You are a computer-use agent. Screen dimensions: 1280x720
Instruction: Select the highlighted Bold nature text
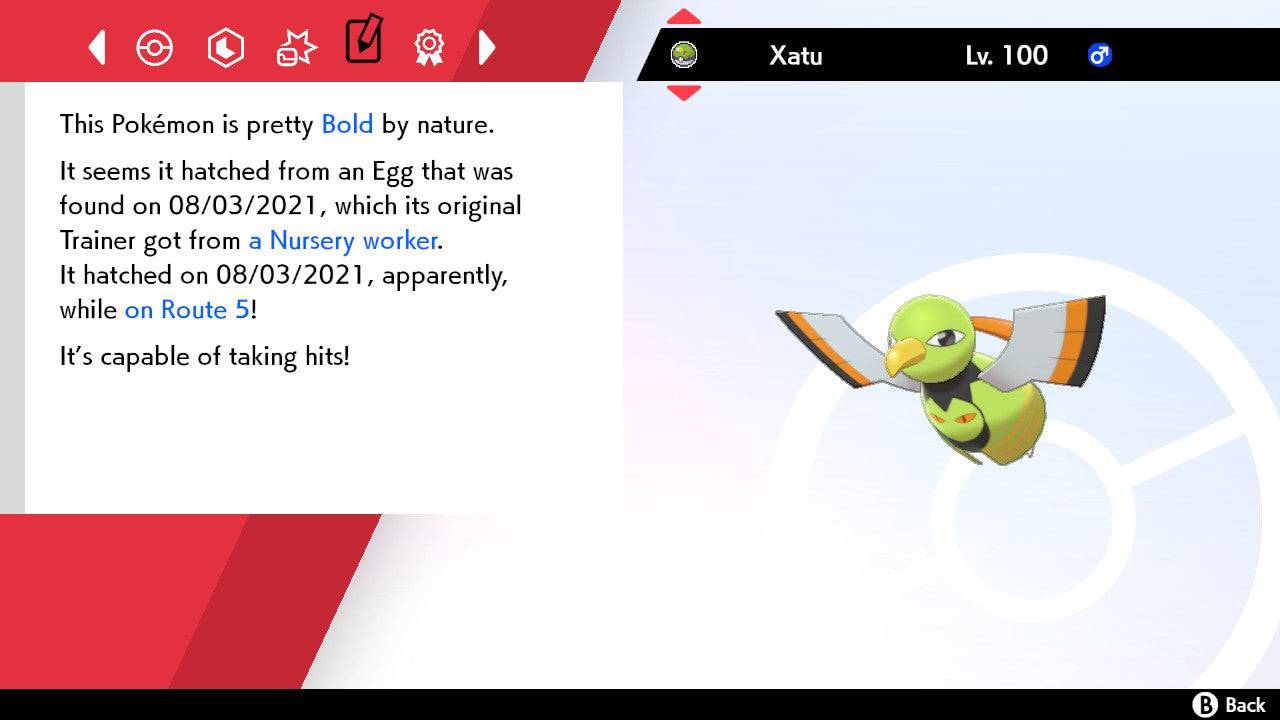[346, 124]
